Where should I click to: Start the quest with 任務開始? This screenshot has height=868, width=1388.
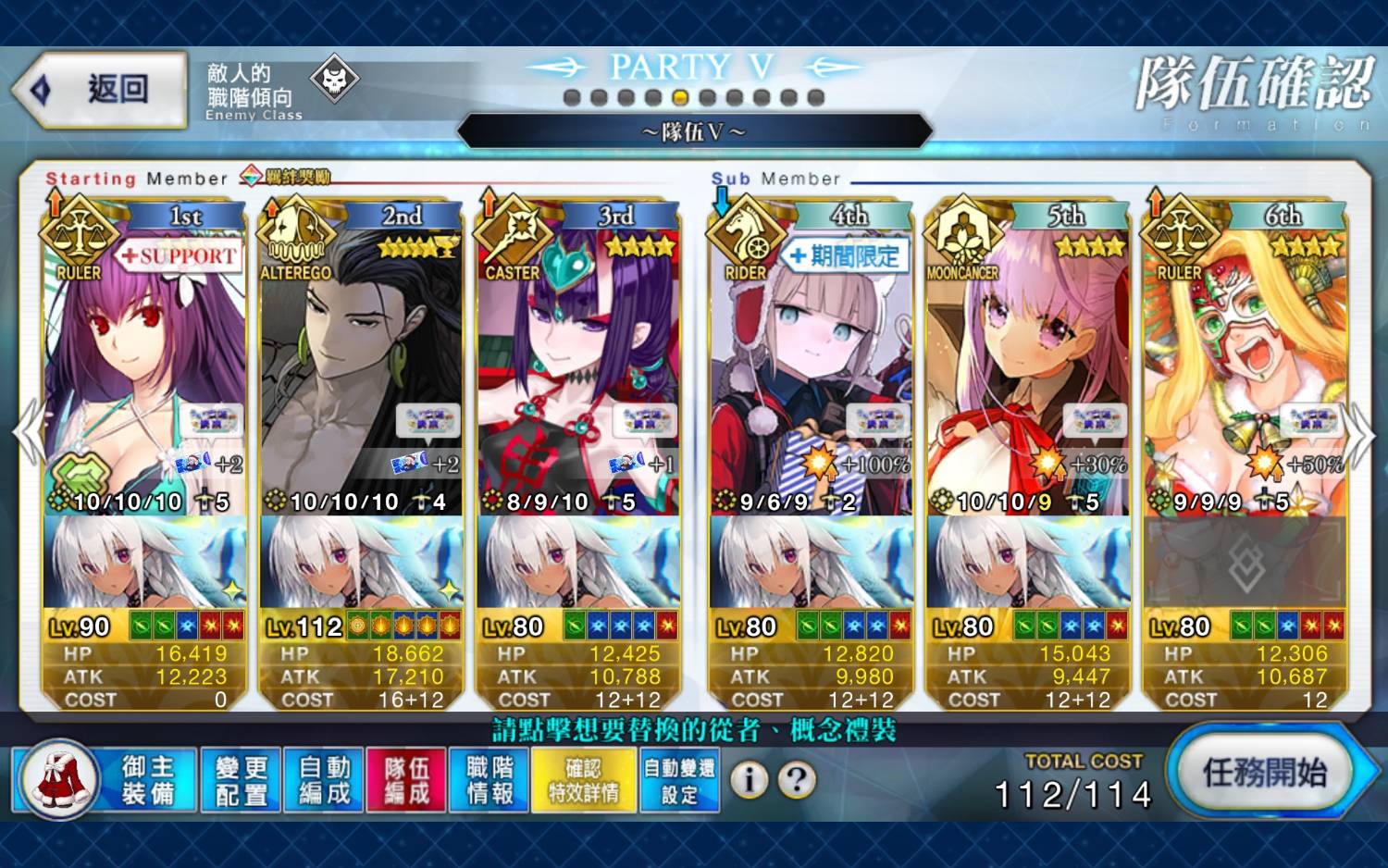pos(1263,772)
